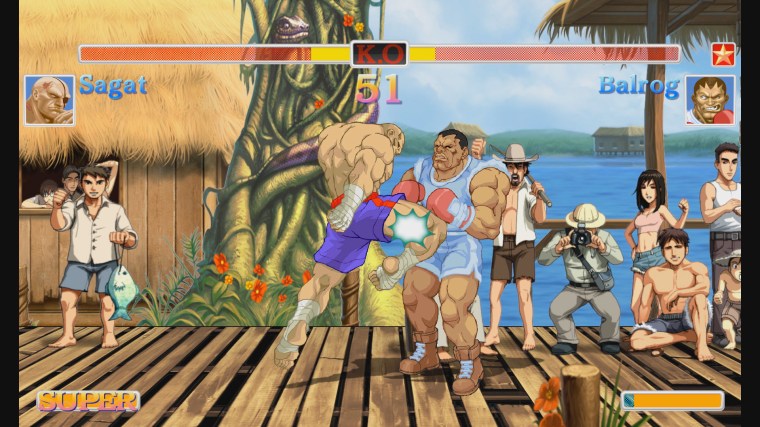Select Balrog's character portrait
Viewport: 760px width, 427px height.
[x=710, y=100]
